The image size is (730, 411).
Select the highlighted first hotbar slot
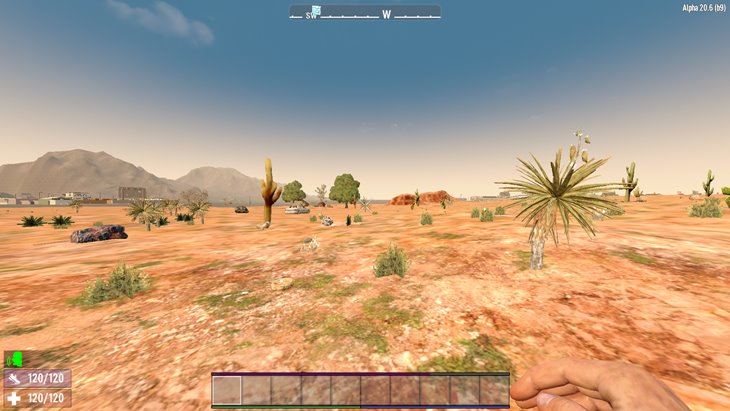[227, 389]
